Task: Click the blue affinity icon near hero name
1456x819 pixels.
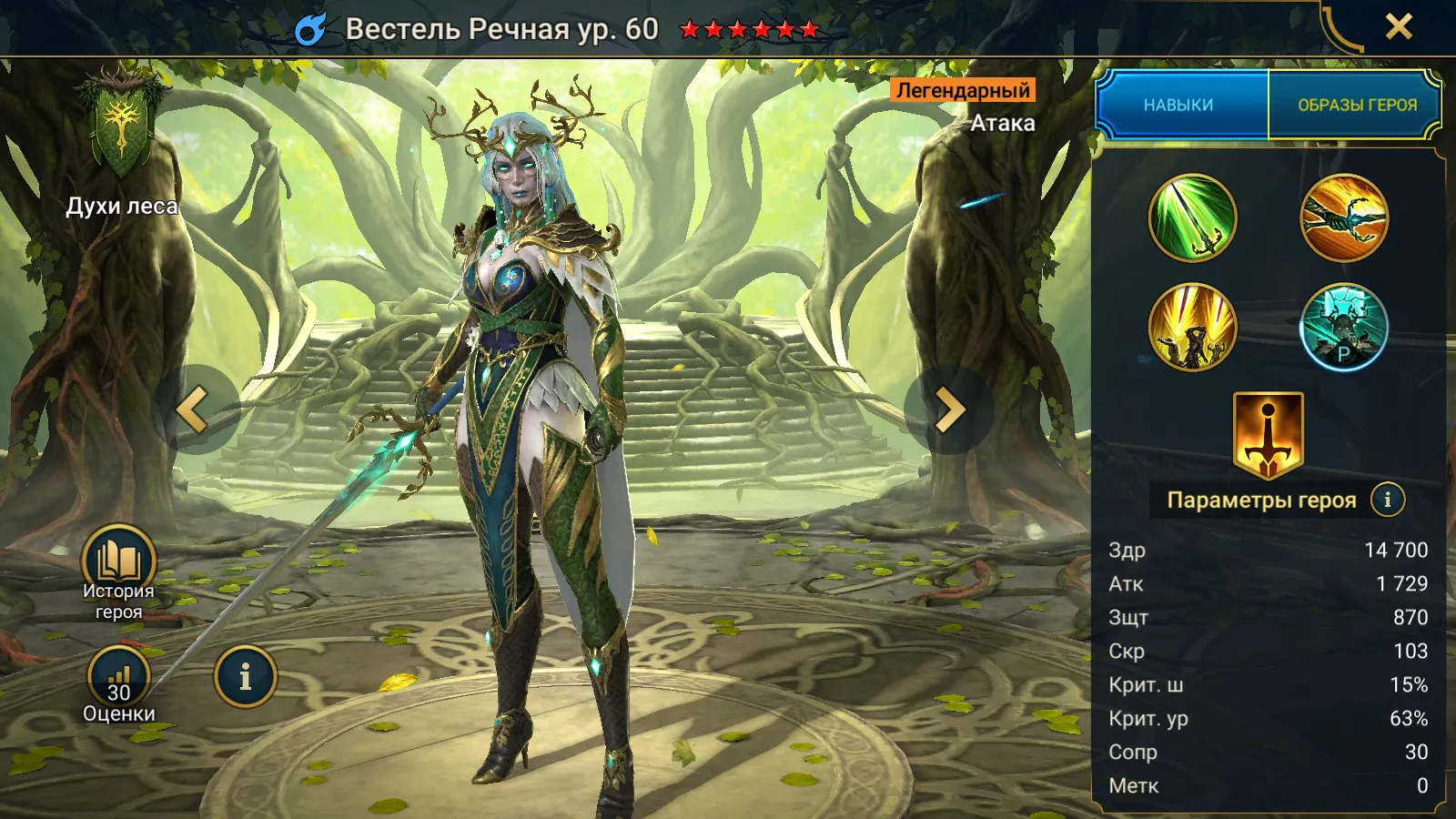Action: (x=310, y=29)
